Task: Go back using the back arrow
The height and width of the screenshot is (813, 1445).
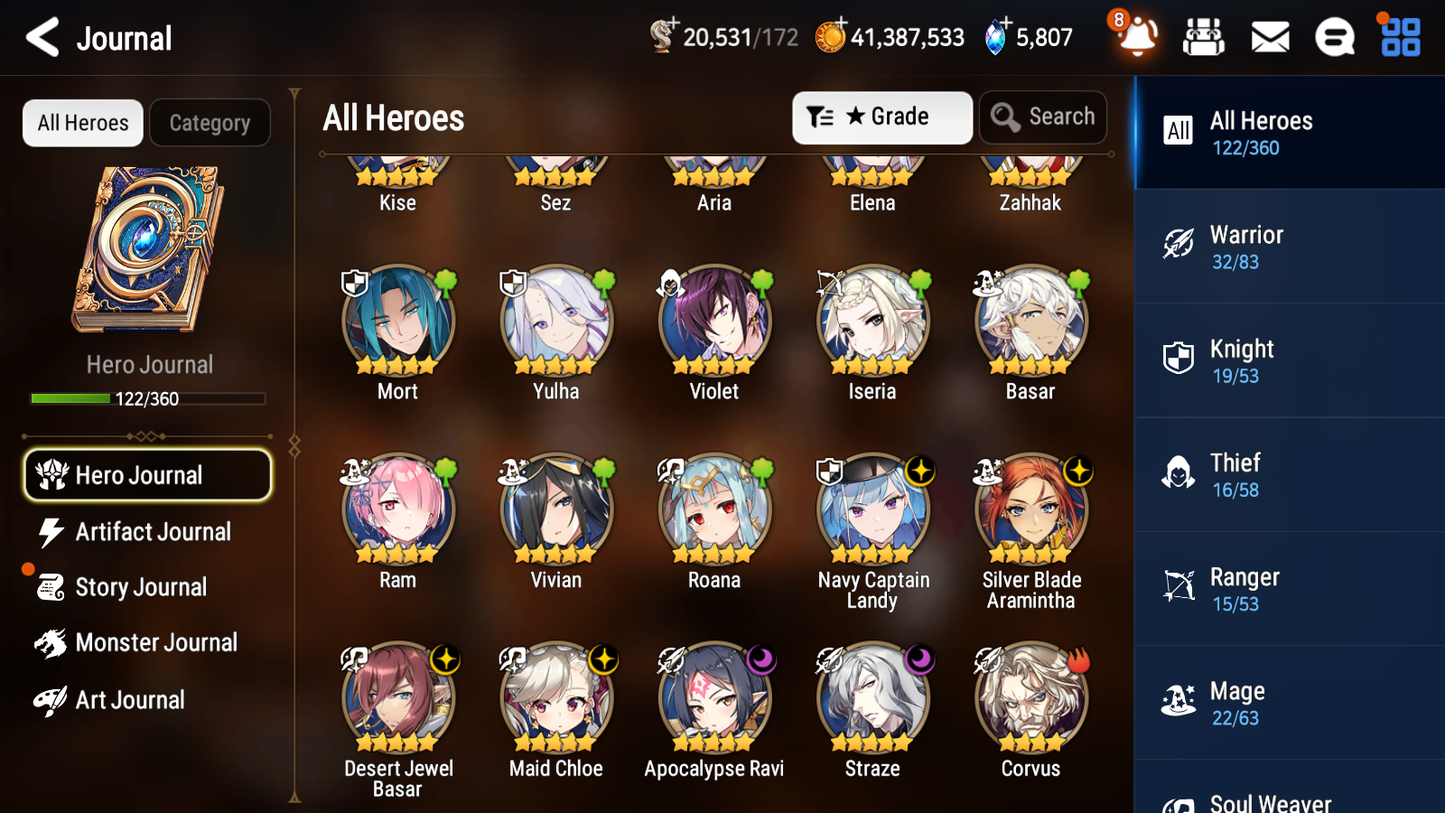Action: (x=42, y=37)
